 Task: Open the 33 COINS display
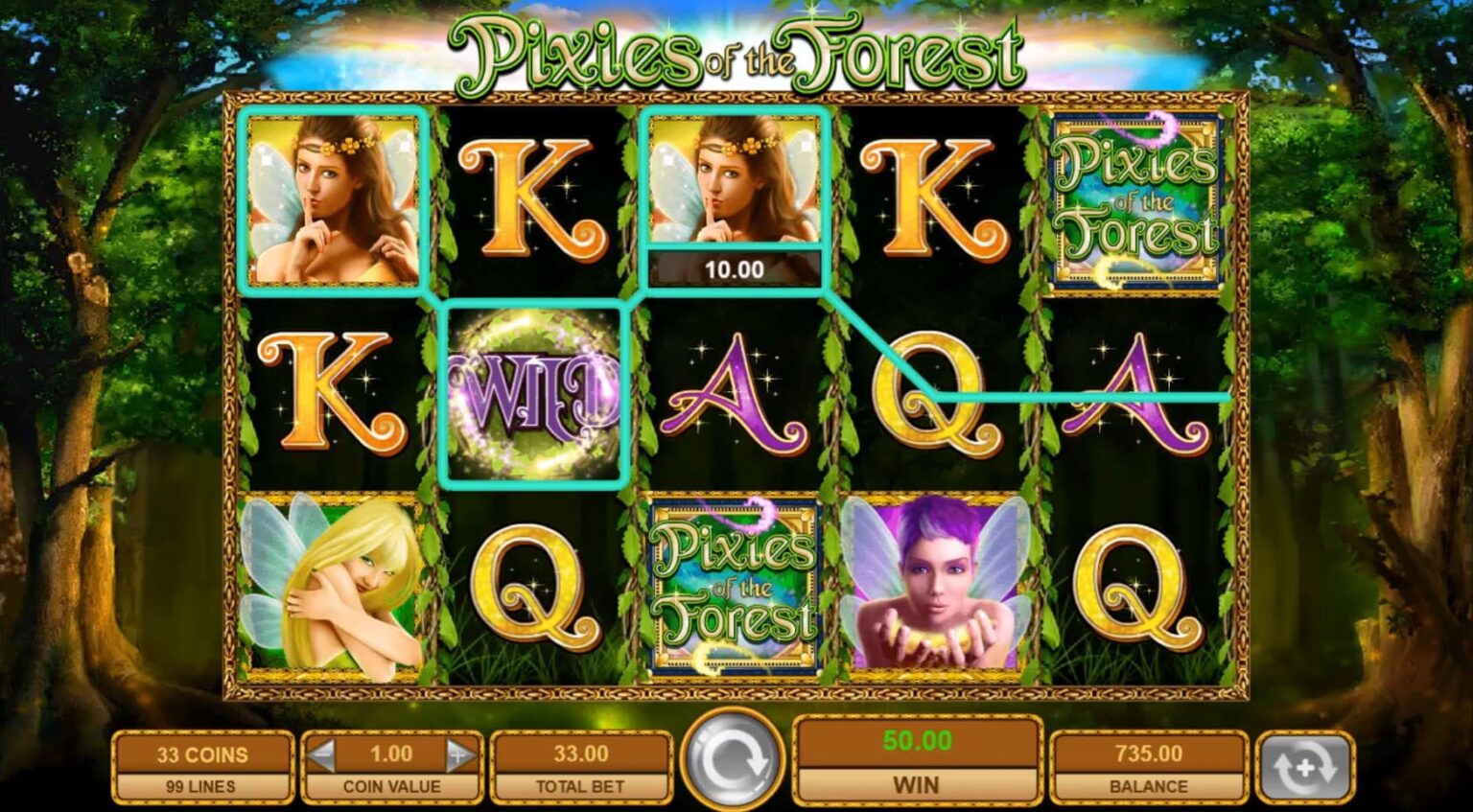[x=201, y=754]
